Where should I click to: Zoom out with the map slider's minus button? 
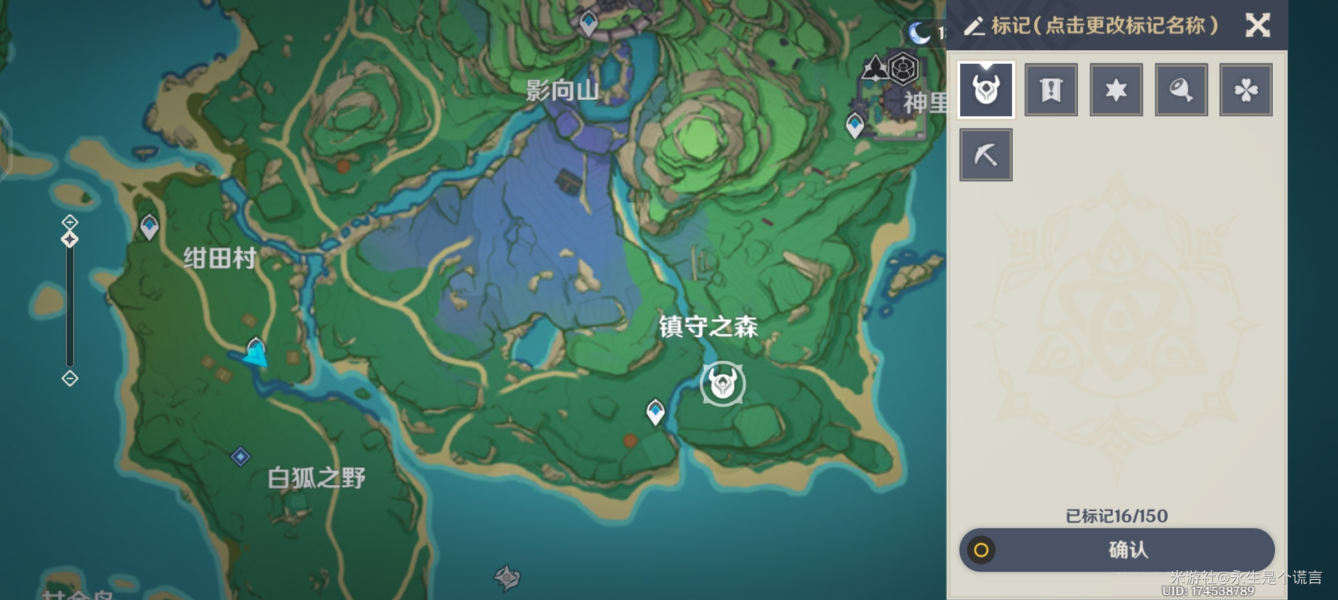coord(70,378)
